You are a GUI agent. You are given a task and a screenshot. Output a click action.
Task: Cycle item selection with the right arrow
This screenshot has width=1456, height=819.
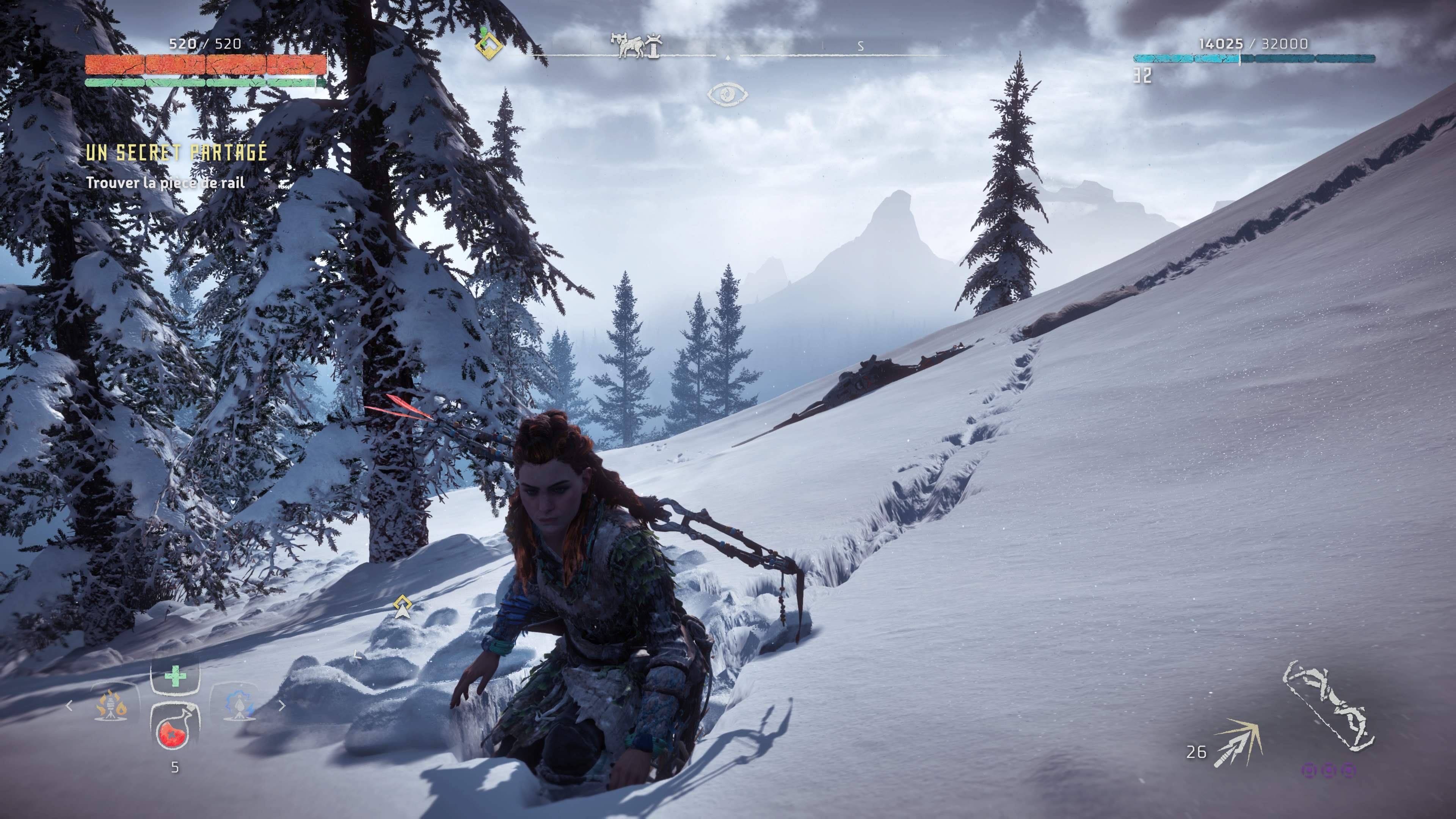pyautogui.click(x=282, y=705)
